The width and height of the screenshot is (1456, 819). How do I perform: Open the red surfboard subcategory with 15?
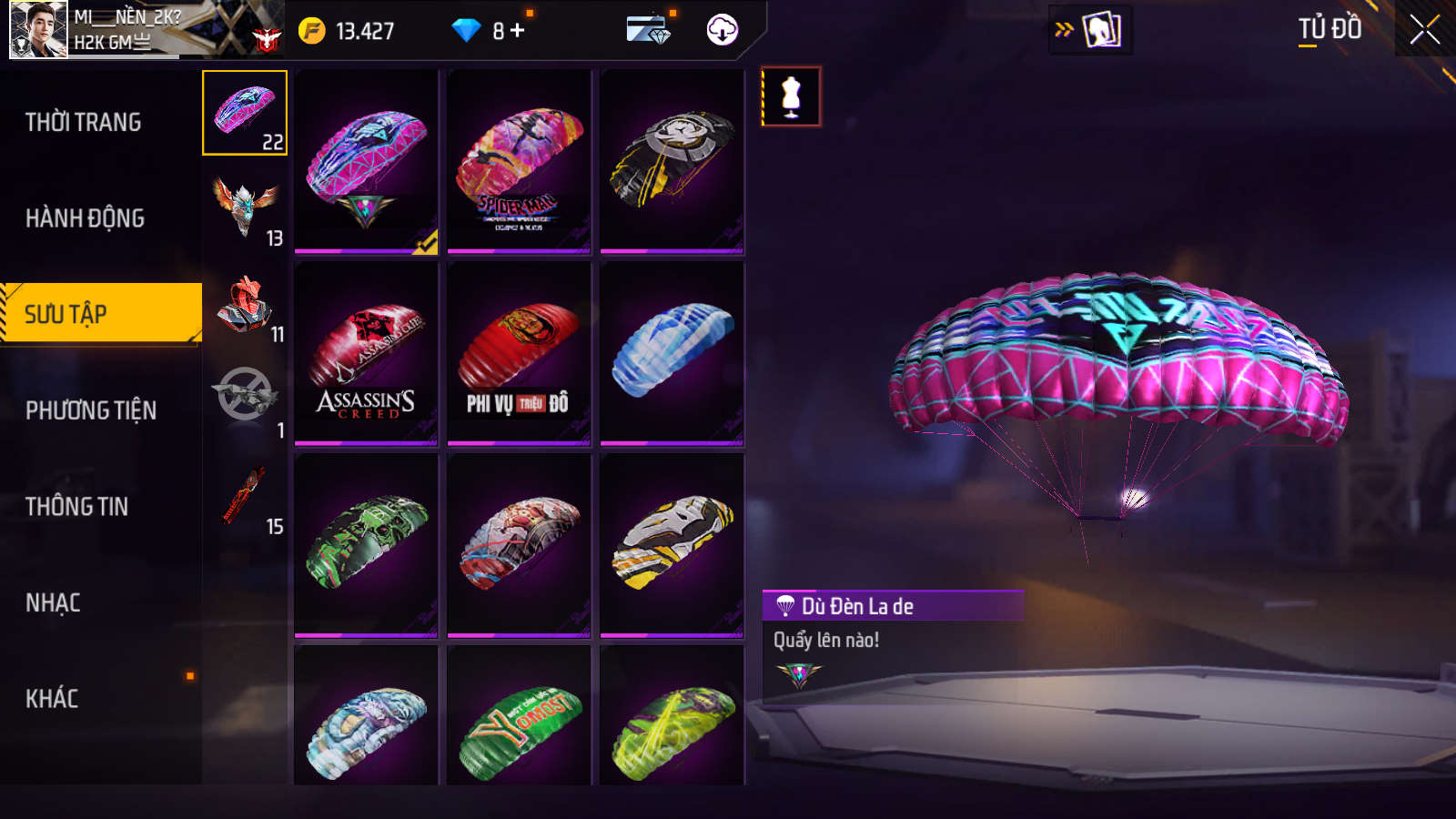[x=246, y=497]
